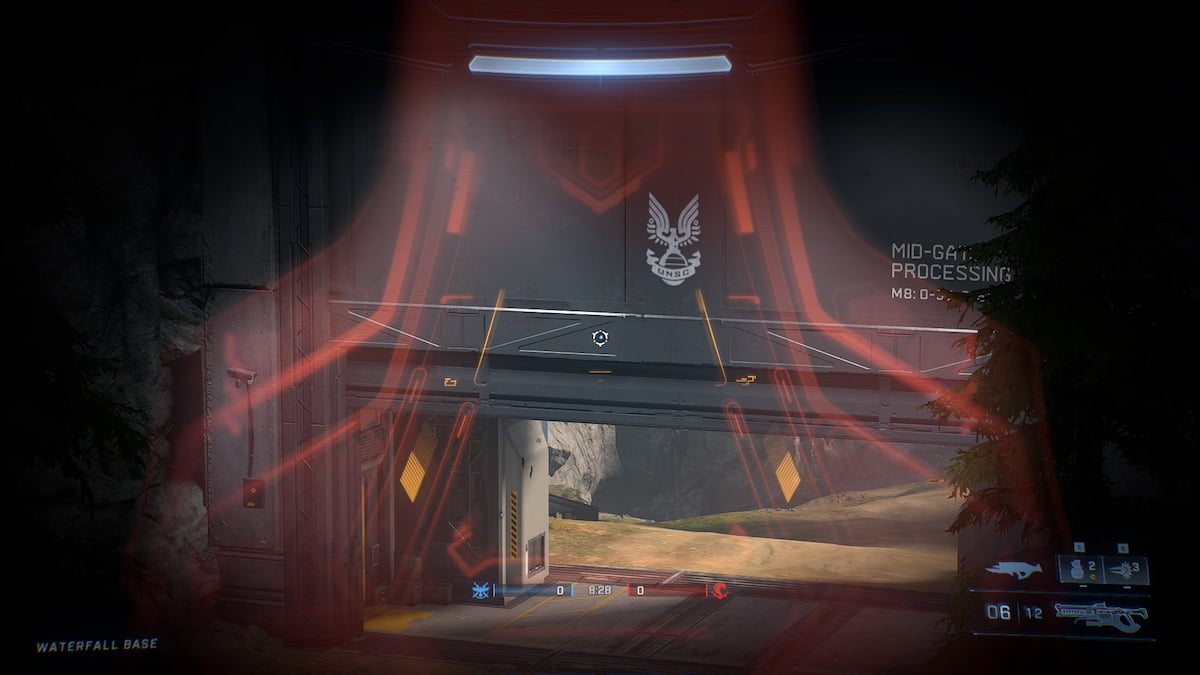Activate the spiked burst equipment slot

click(x=1127, y=570)
